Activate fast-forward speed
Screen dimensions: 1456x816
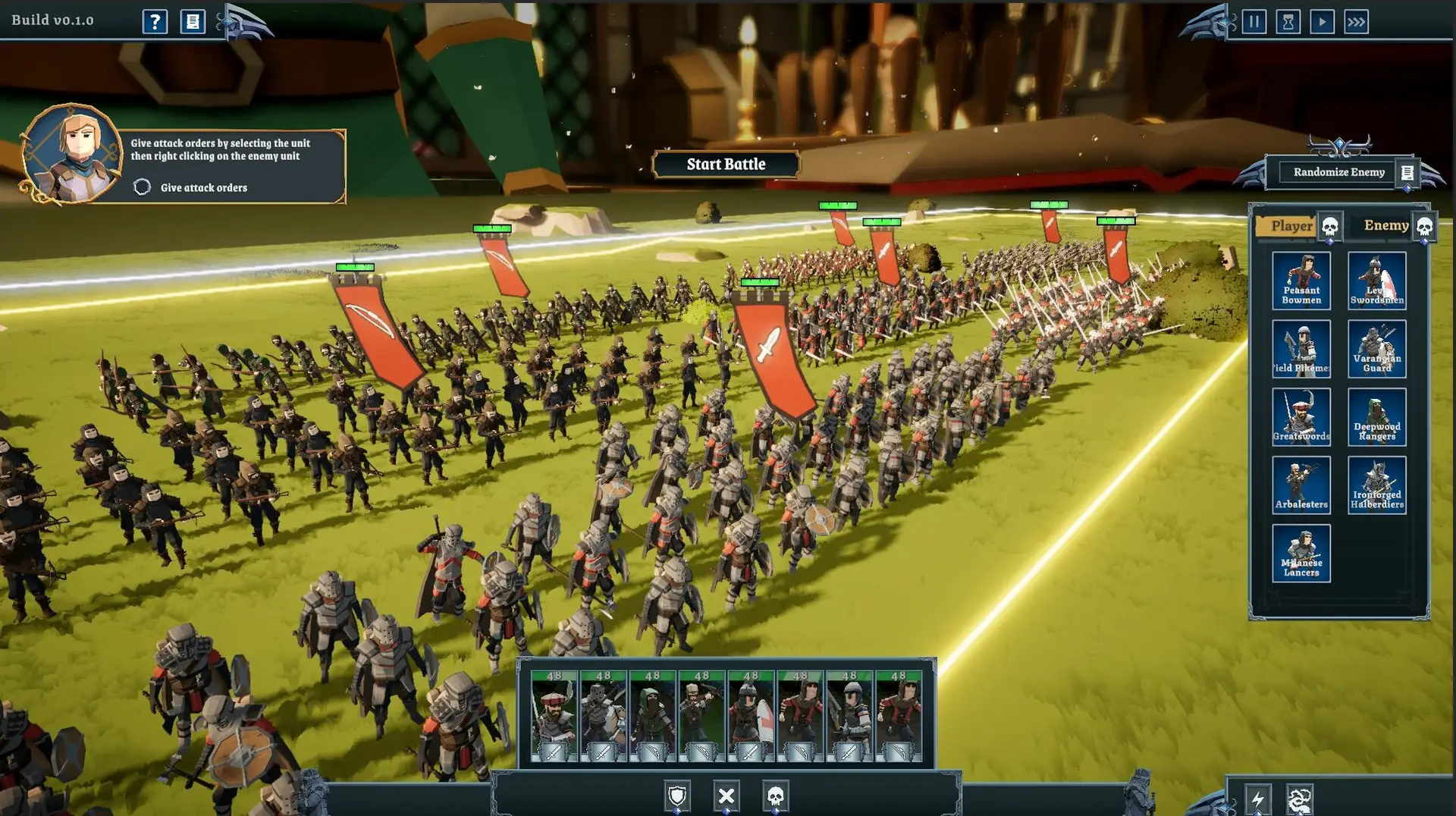[x=1356, y=21]
